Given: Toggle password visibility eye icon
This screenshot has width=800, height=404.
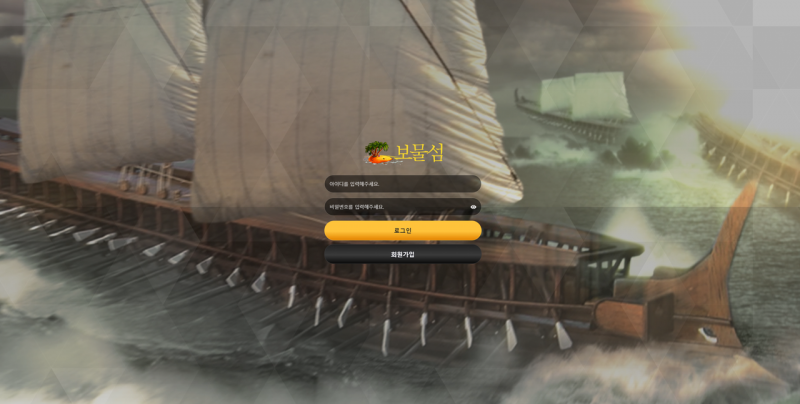Looking at the screenshot, I should point(473,207).
